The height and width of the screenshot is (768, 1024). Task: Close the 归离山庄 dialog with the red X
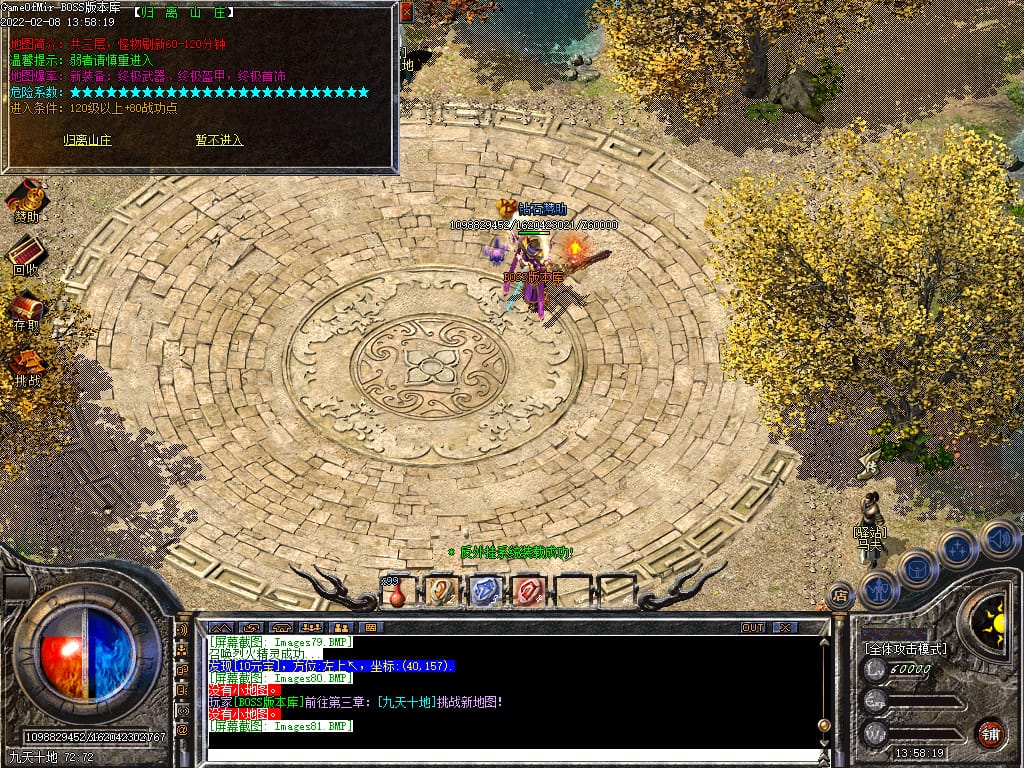(x=406, y=12)
